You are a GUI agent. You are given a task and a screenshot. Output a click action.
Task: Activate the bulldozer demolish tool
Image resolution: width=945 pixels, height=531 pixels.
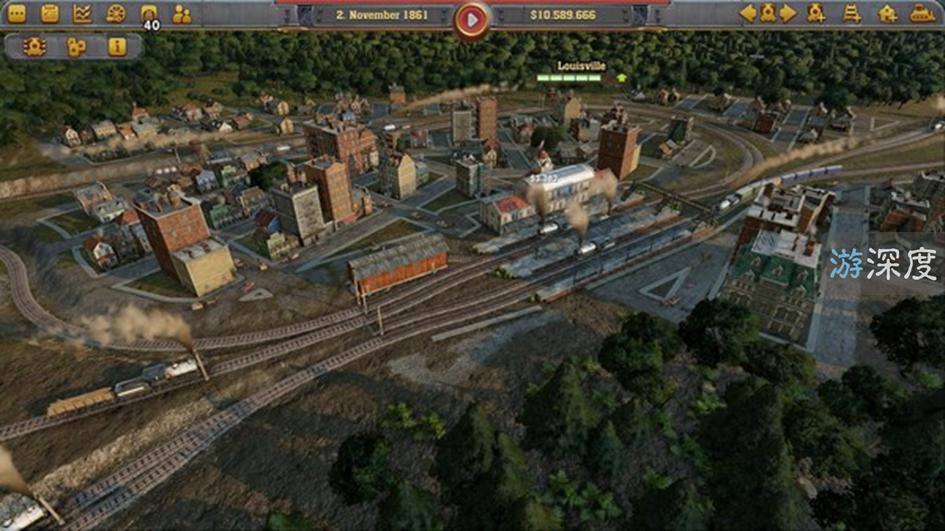[922, 14]
